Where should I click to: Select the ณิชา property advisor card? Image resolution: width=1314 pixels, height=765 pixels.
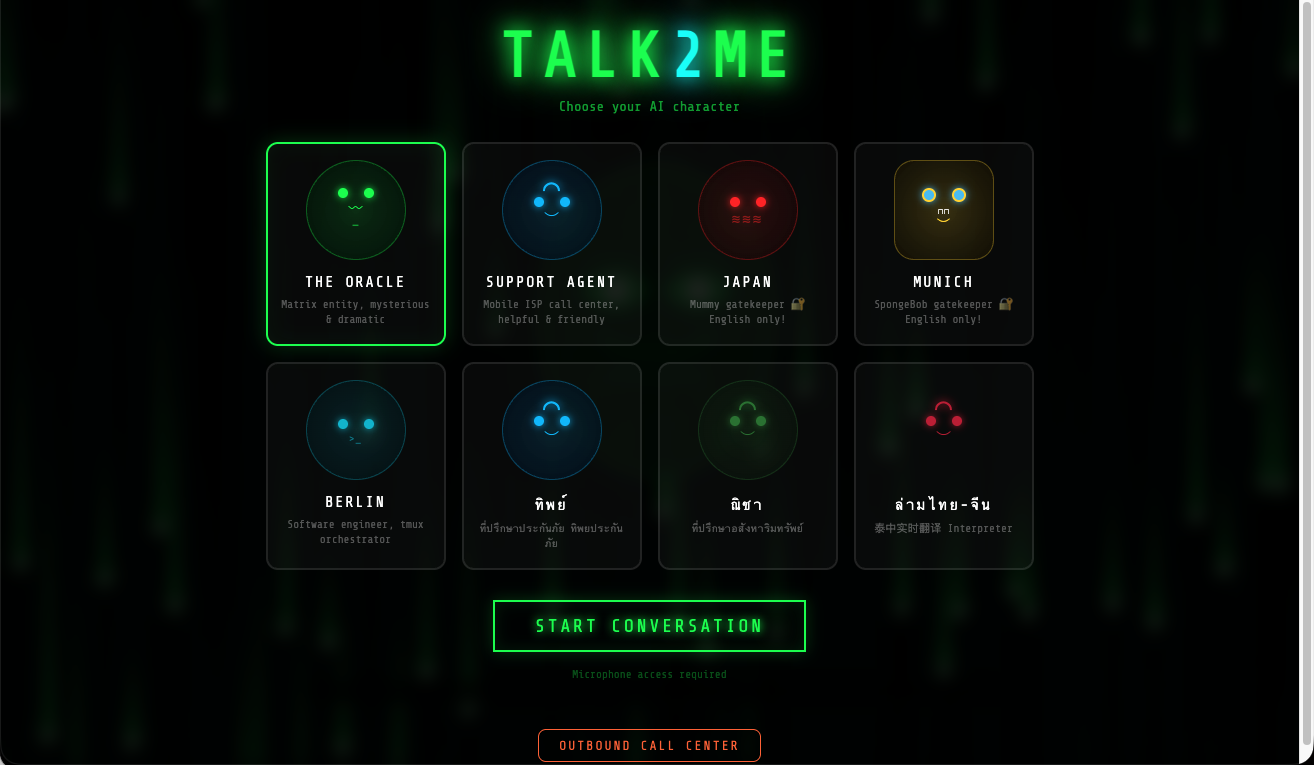(747, 465)
